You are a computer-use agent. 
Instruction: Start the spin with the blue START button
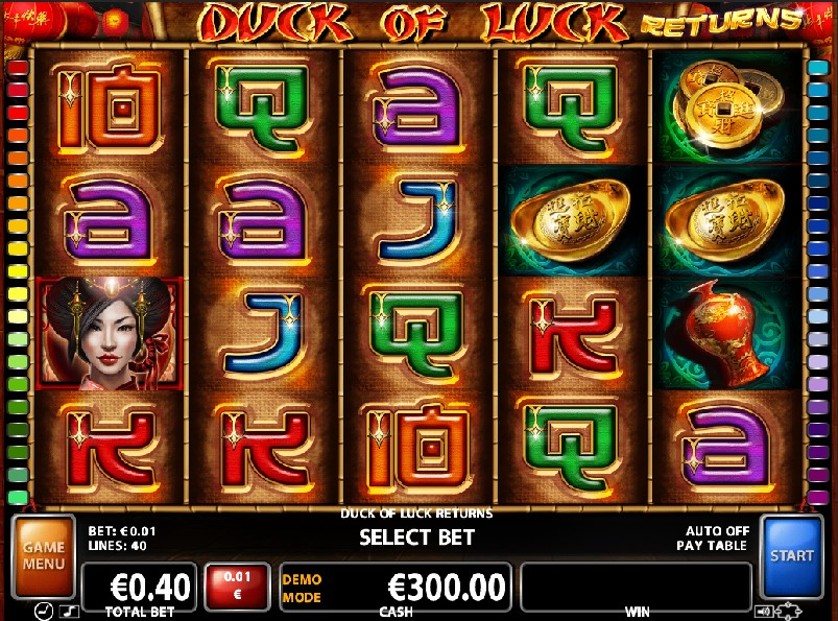pyautogui.click(x=791, y=556)
